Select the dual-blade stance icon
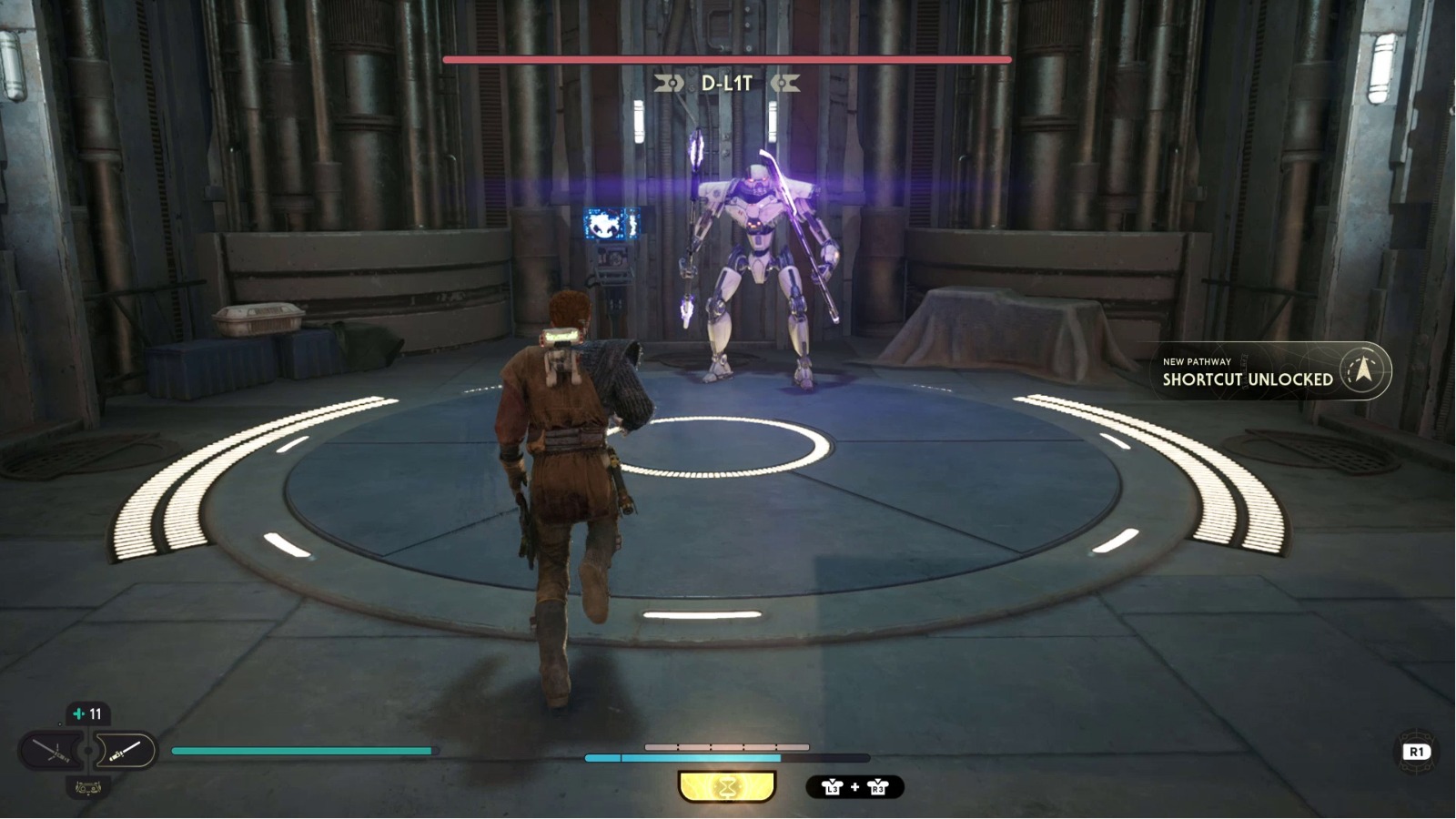Screen dimensions: 1456x819 (51, 749)
